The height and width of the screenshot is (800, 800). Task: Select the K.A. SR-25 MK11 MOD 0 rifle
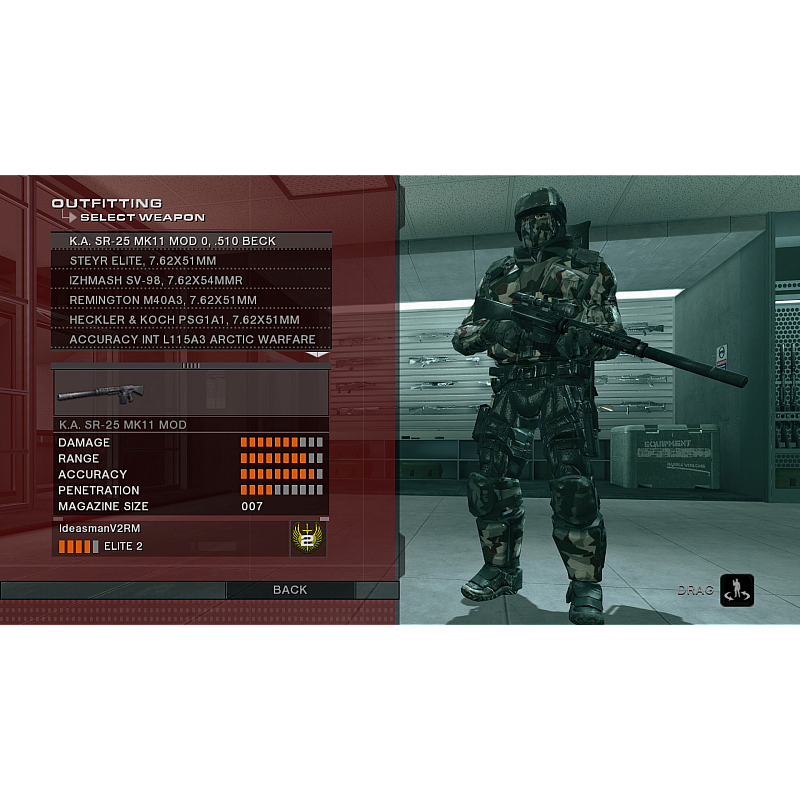(x=190, y=241)
